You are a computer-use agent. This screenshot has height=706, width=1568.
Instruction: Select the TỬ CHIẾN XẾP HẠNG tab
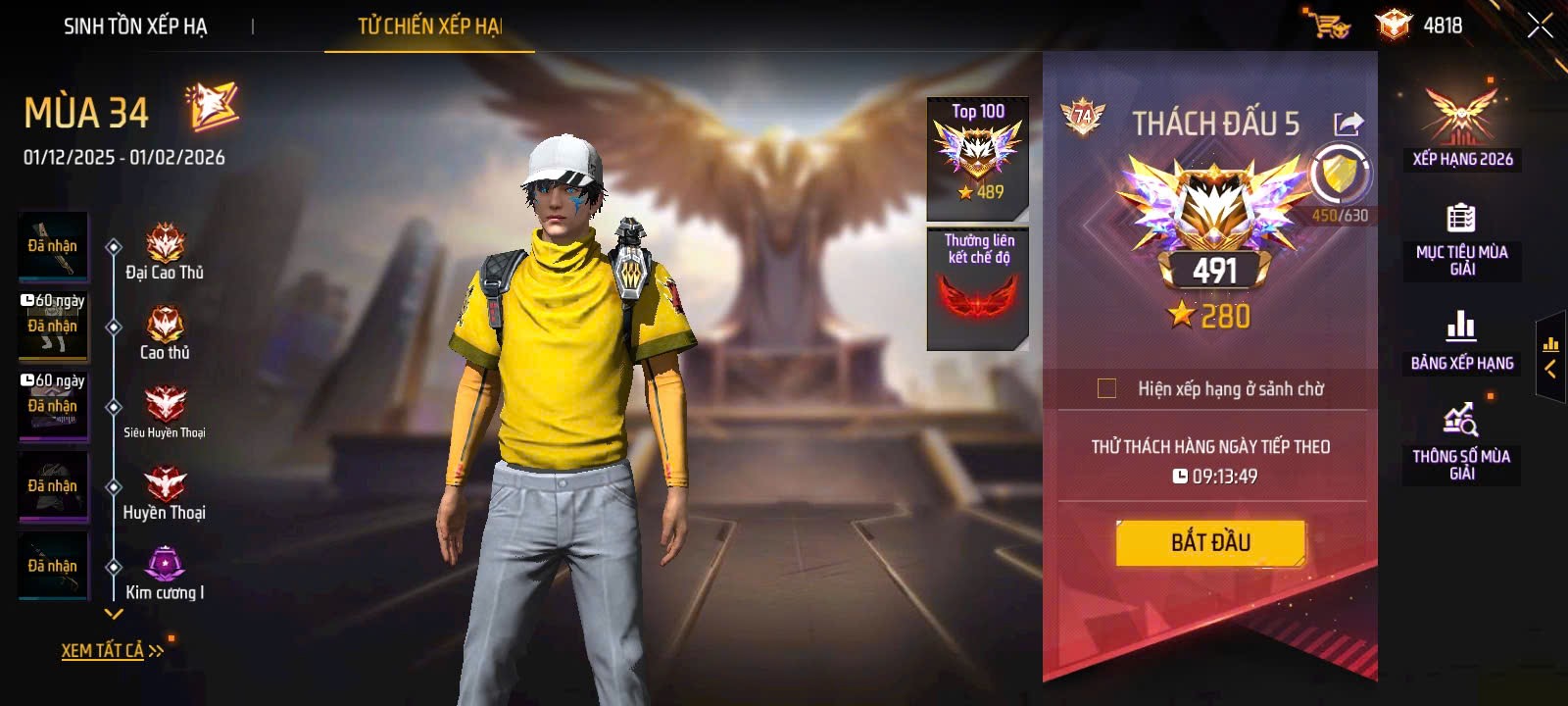pyautogui.click(x=427, y=27)
